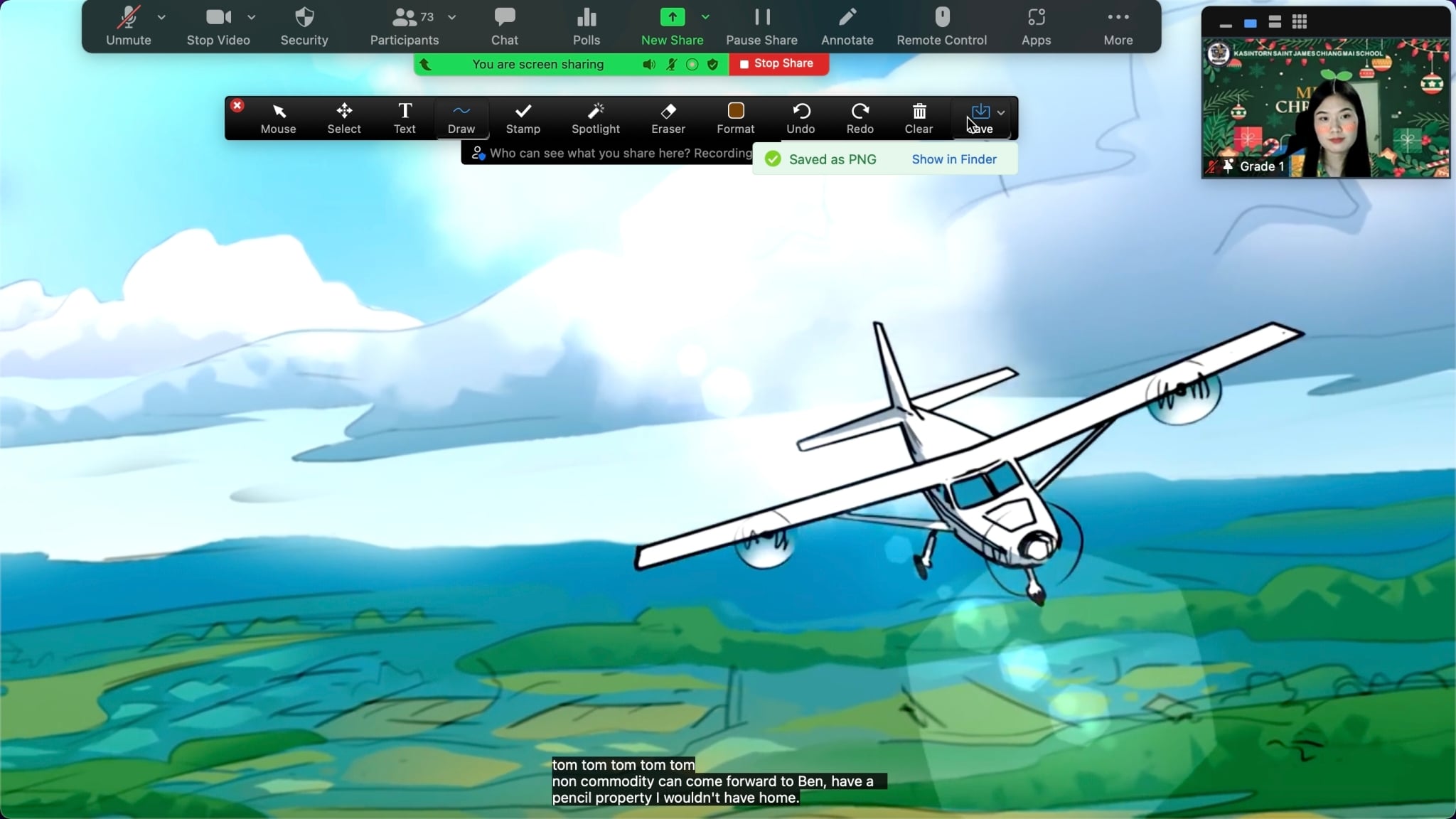Show the Participants list
This screenshot has height=819, width=1456.
click(405, 26)
